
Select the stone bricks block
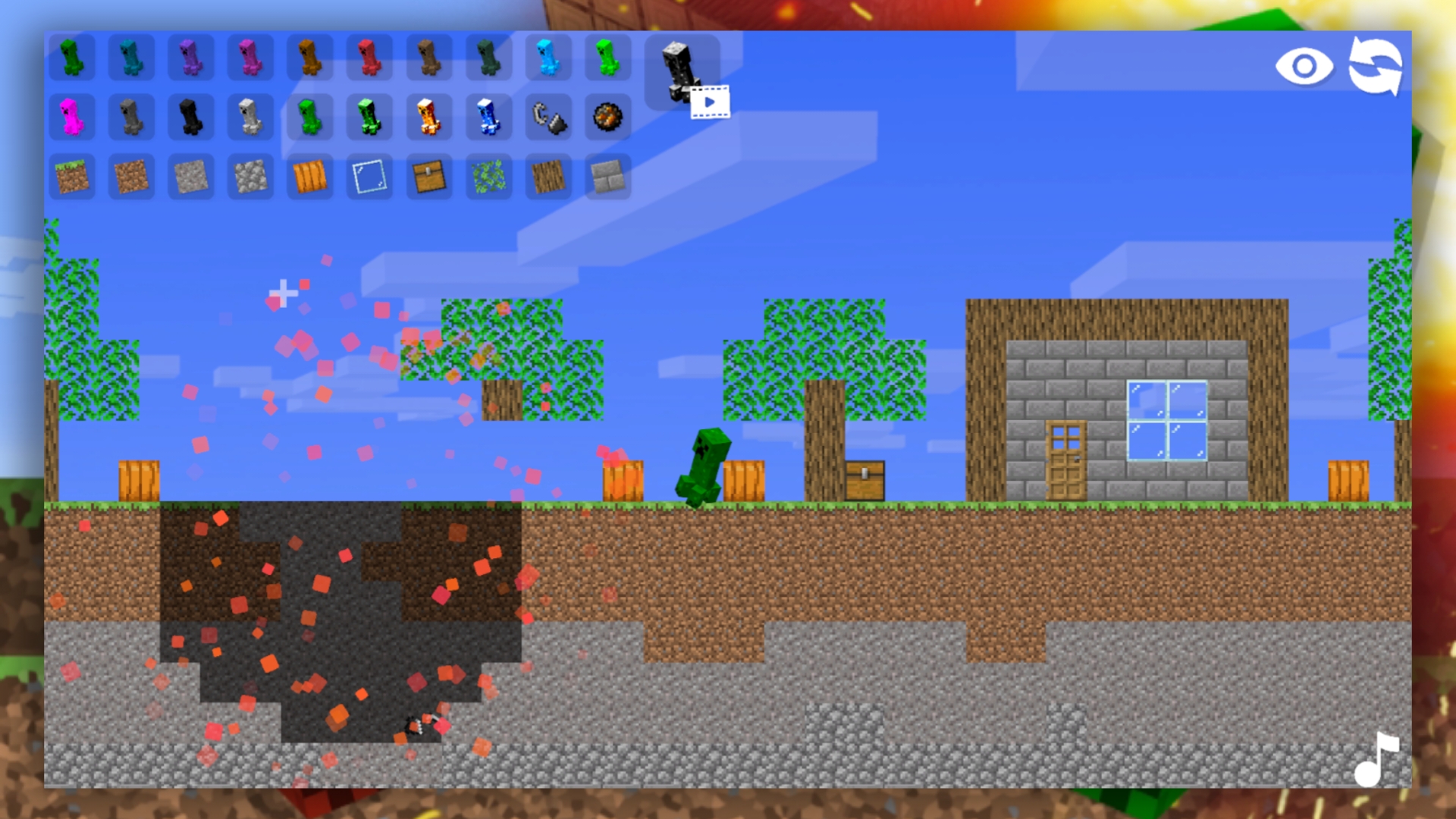605,176
